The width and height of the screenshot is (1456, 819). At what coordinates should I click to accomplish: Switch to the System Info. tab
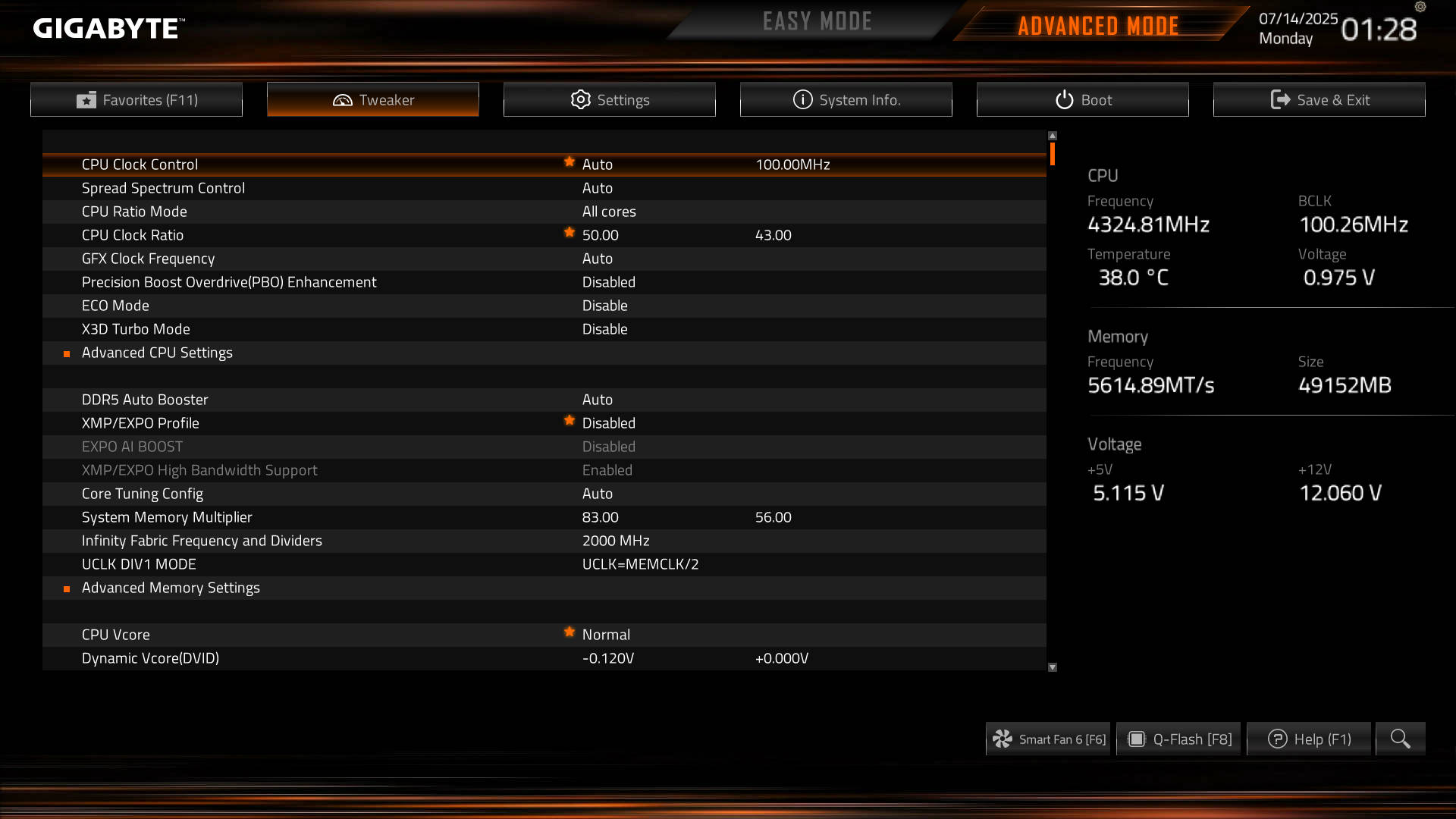click(x=846, y=99)
